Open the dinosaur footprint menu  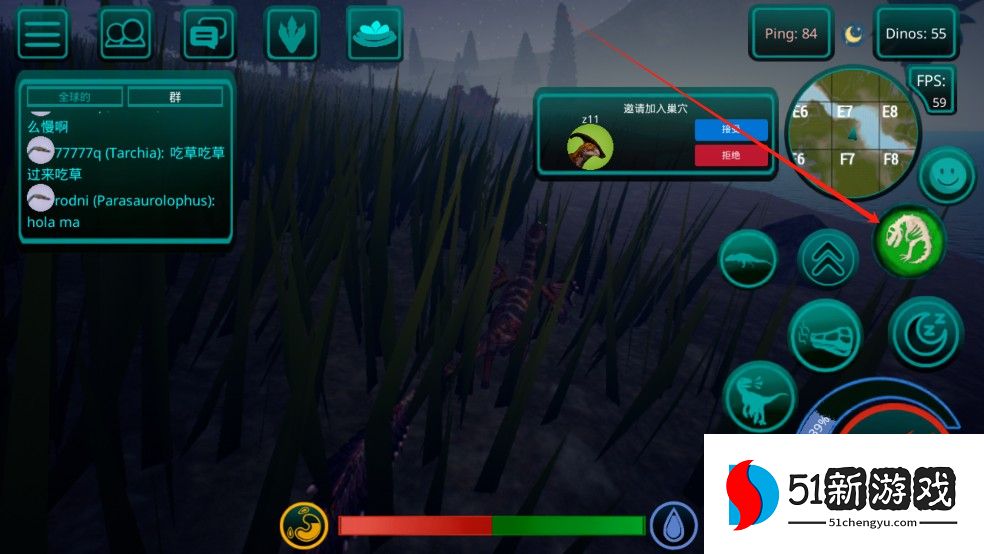click(292, 34)
